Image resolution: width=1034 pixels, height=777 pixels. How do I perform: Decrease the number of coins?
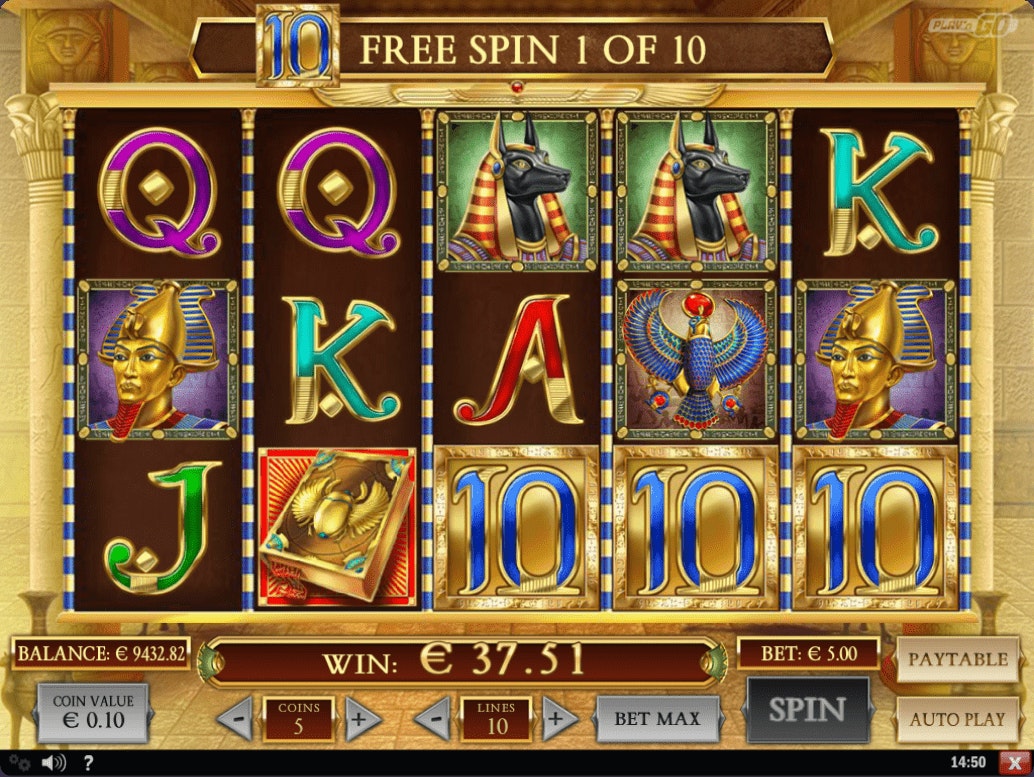point(235,718)
